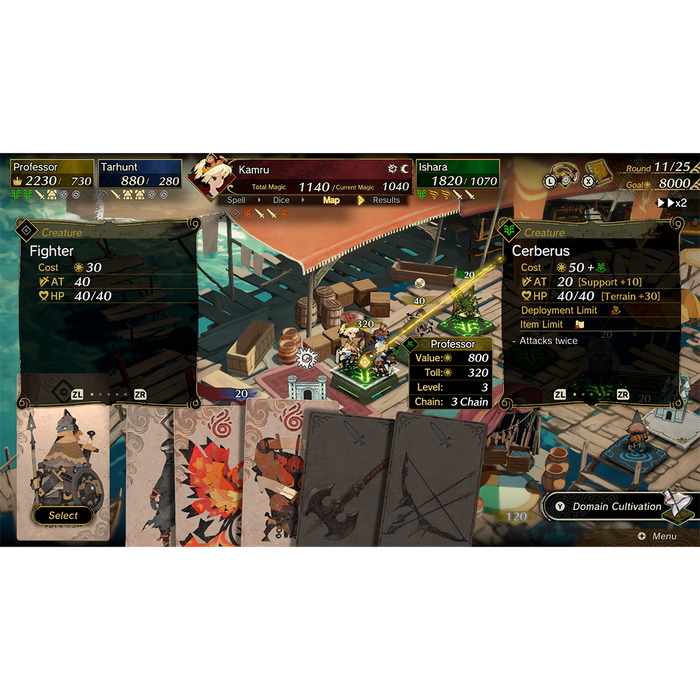The height and width of the screenshot is (700, 700).
Task: Switch to the Spell phase tab
Action: click(237, 200)
